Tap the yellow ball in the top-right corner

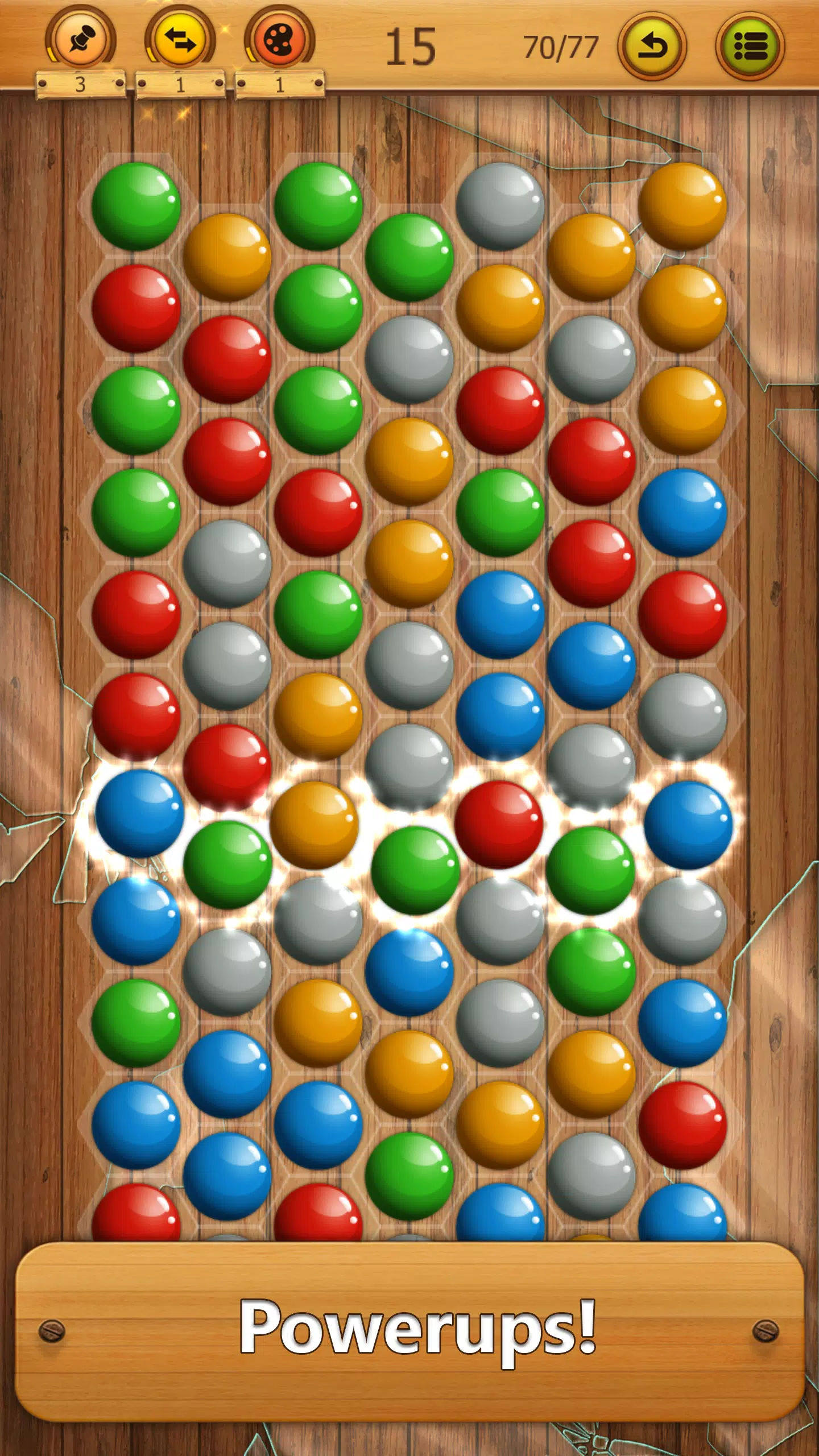(682, 205)
